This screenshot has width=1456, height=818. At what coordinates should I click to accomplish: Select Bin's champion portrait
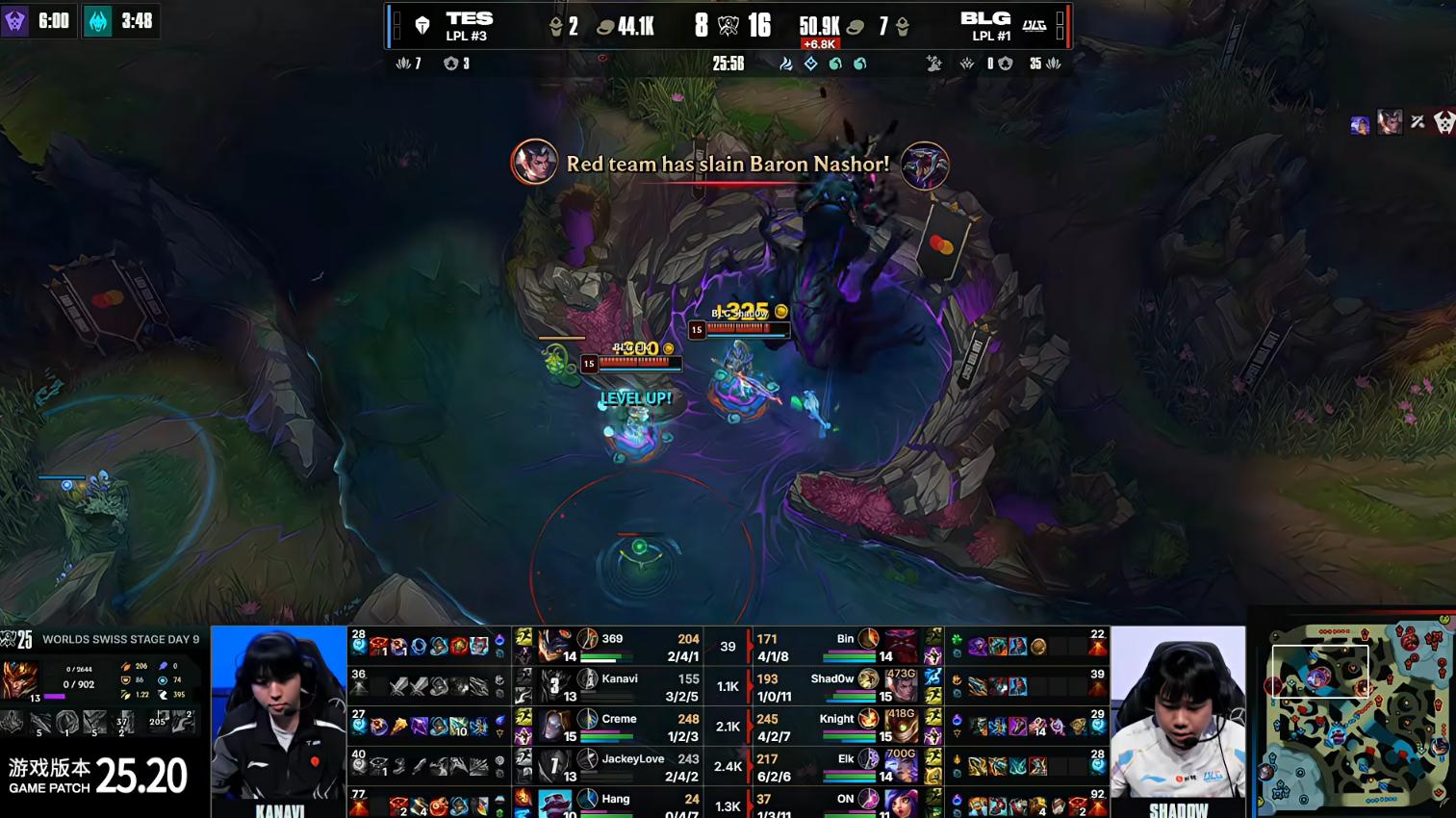tap(901, 646)
